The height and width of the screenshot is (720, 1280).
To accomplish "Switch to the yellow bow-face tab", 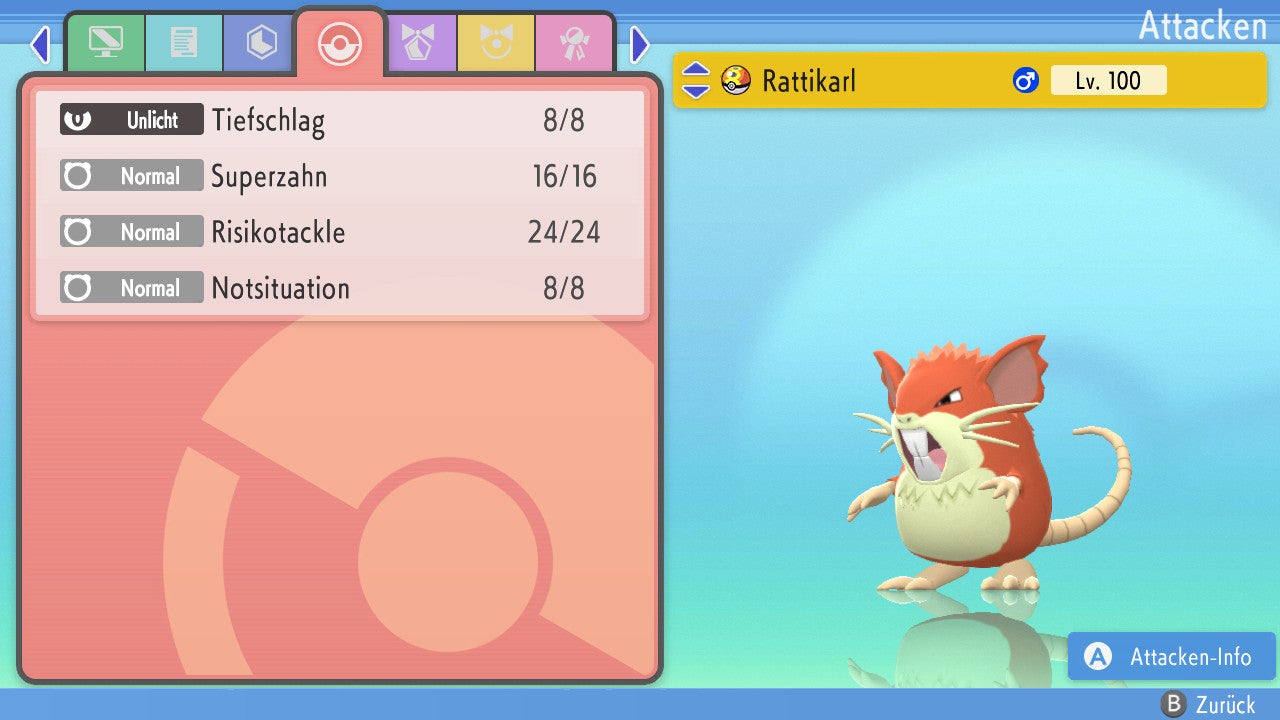I will 497,42.
